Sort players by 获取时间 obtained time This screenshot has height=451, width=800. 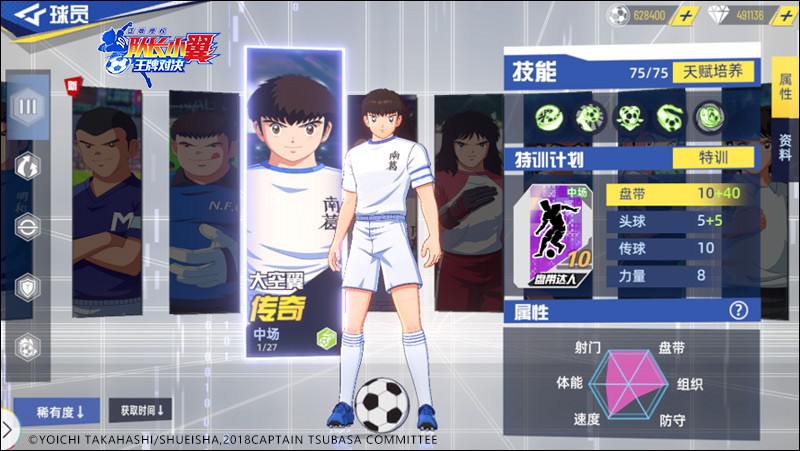(x=141, y=410)
